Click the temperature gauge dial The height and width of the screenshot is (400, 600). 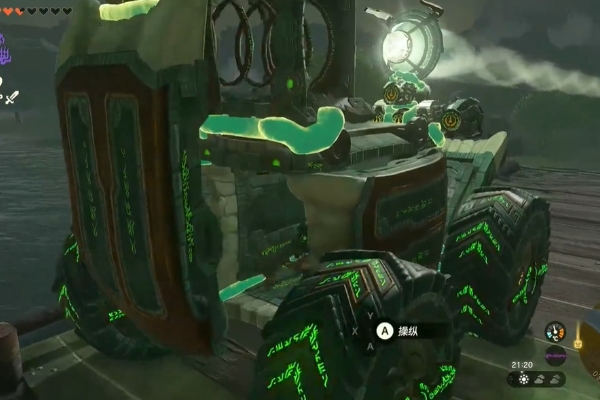tap(553, 331)
